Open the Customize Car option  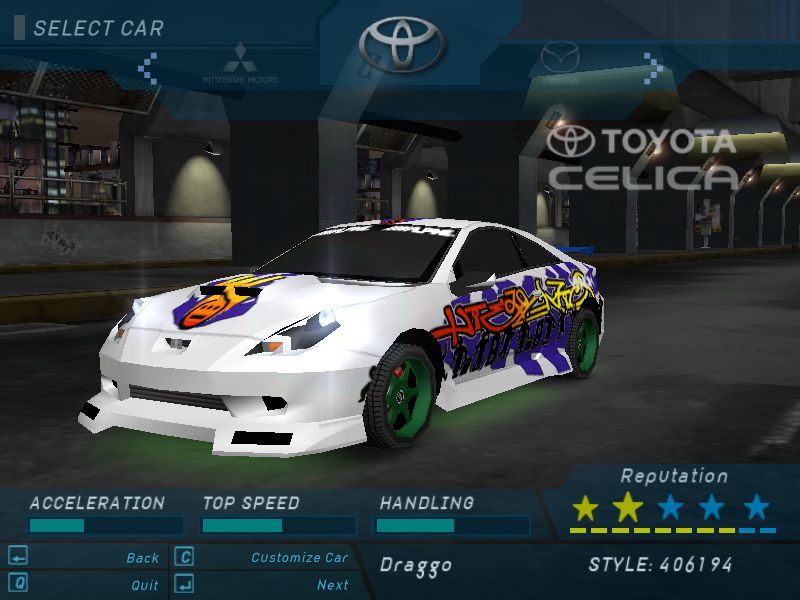pyautogui.click(x=299, y=558)
